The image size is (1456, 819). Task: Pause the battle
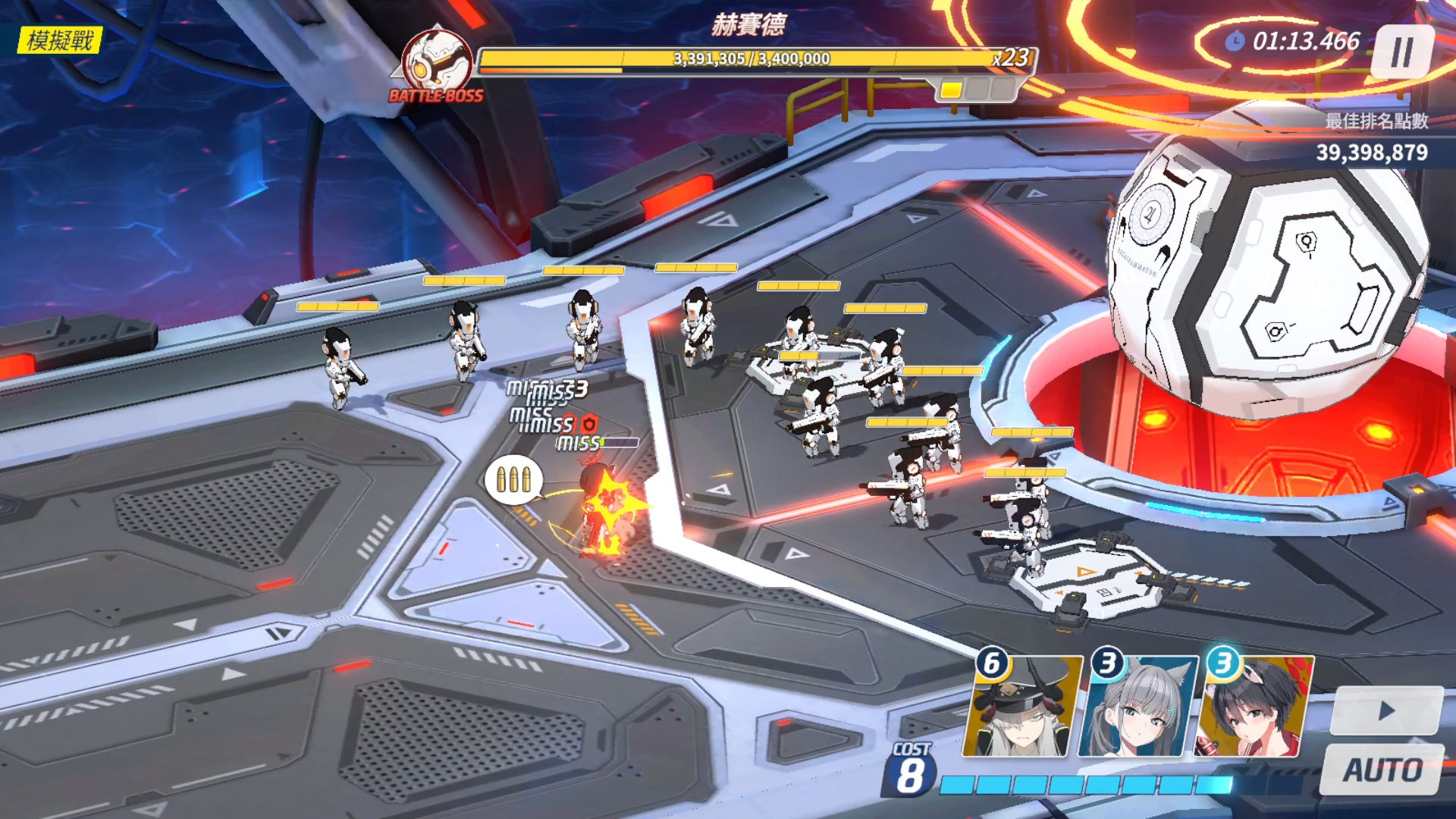(x=1401, y=52)
